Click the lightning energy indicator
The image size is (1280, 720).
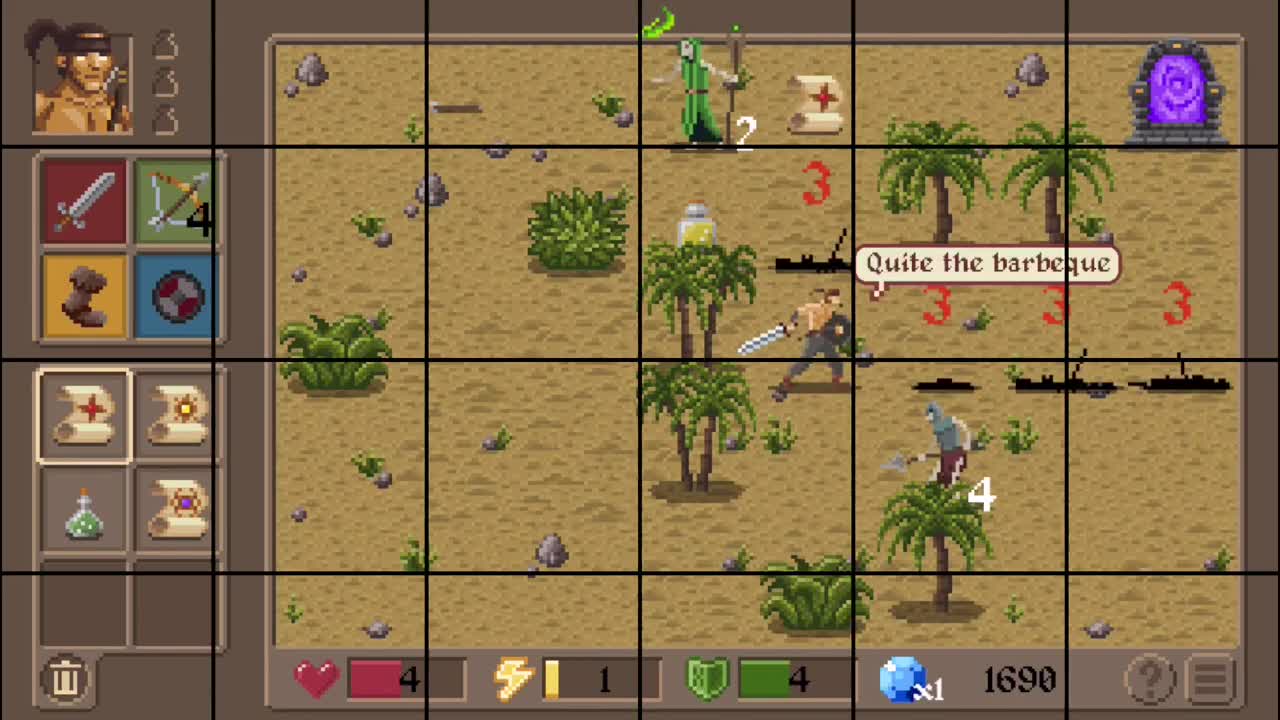513,678
